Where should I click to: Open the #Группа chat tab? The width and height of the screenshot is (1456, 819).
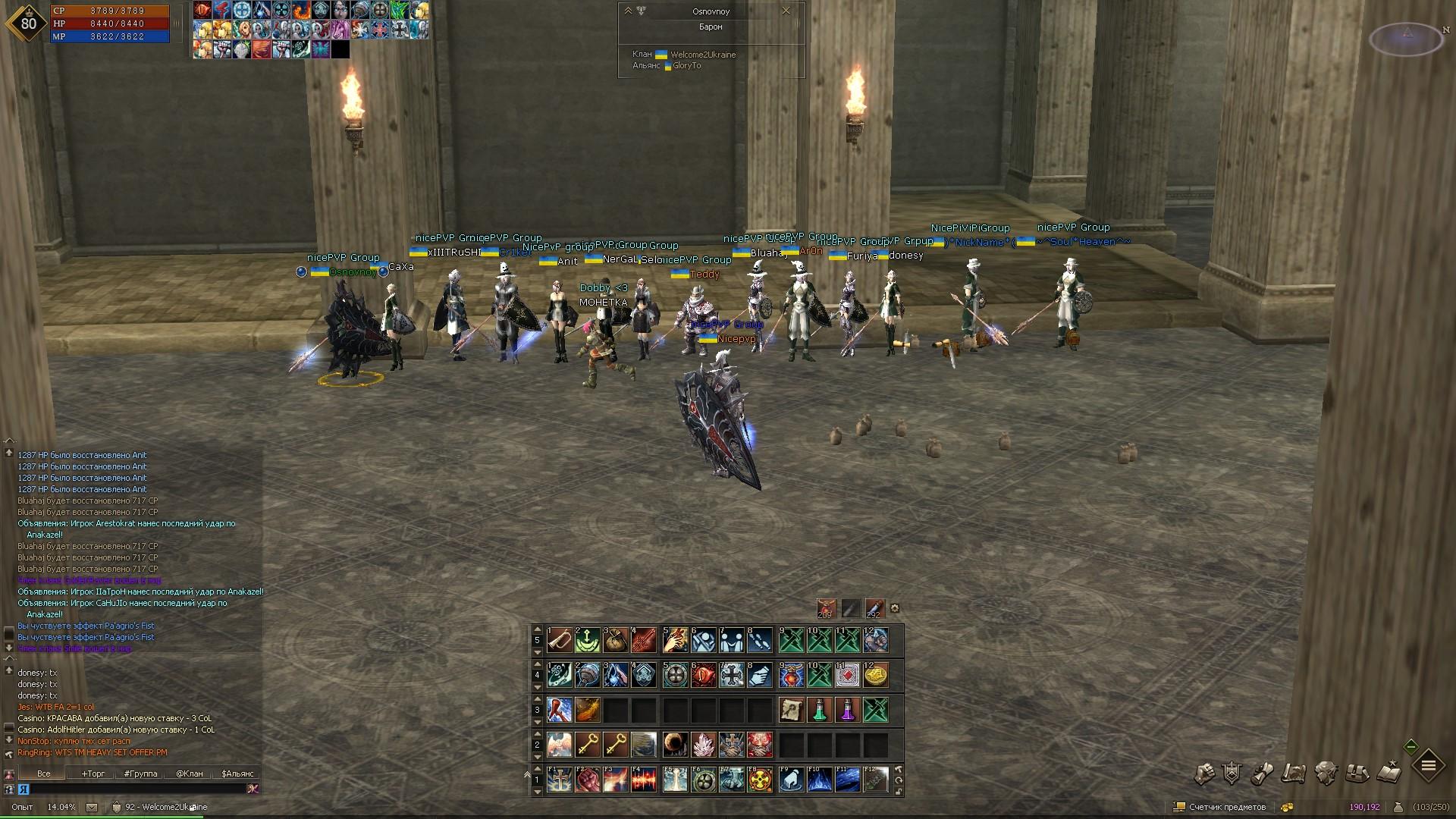[x=141, y=773]
